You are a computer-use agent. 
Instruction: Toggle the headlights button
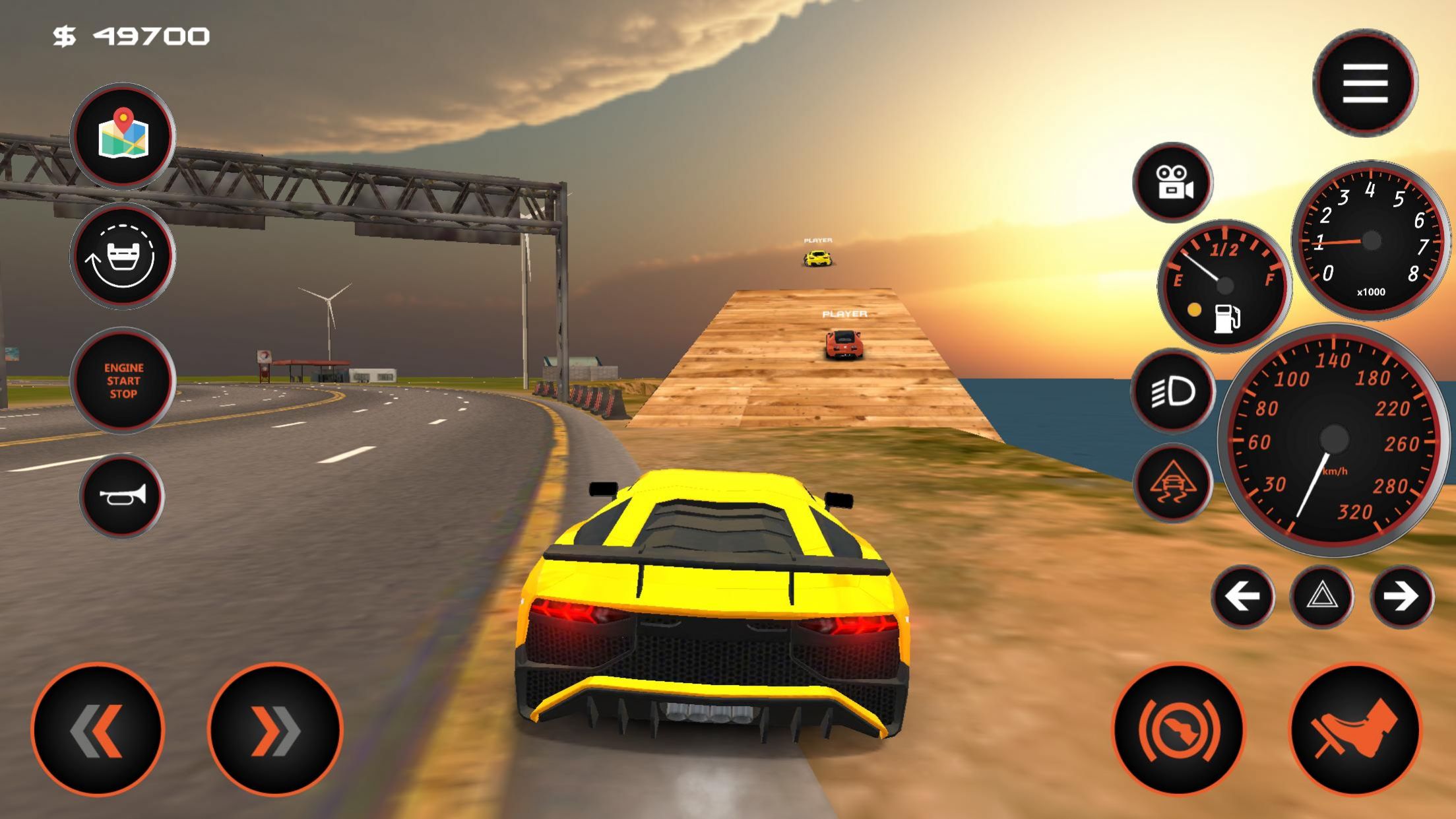1173,392
